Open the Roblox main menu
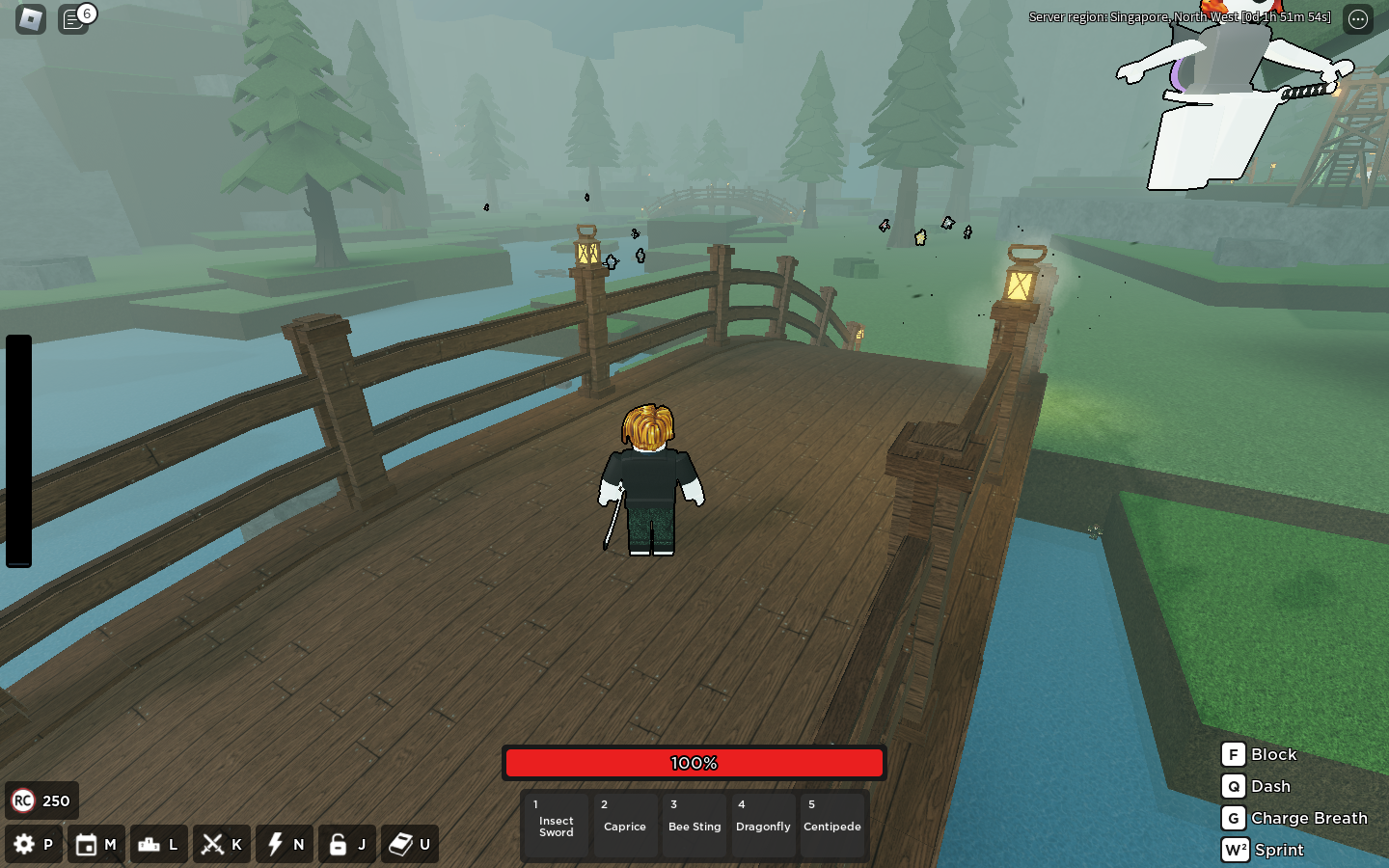 31,18
